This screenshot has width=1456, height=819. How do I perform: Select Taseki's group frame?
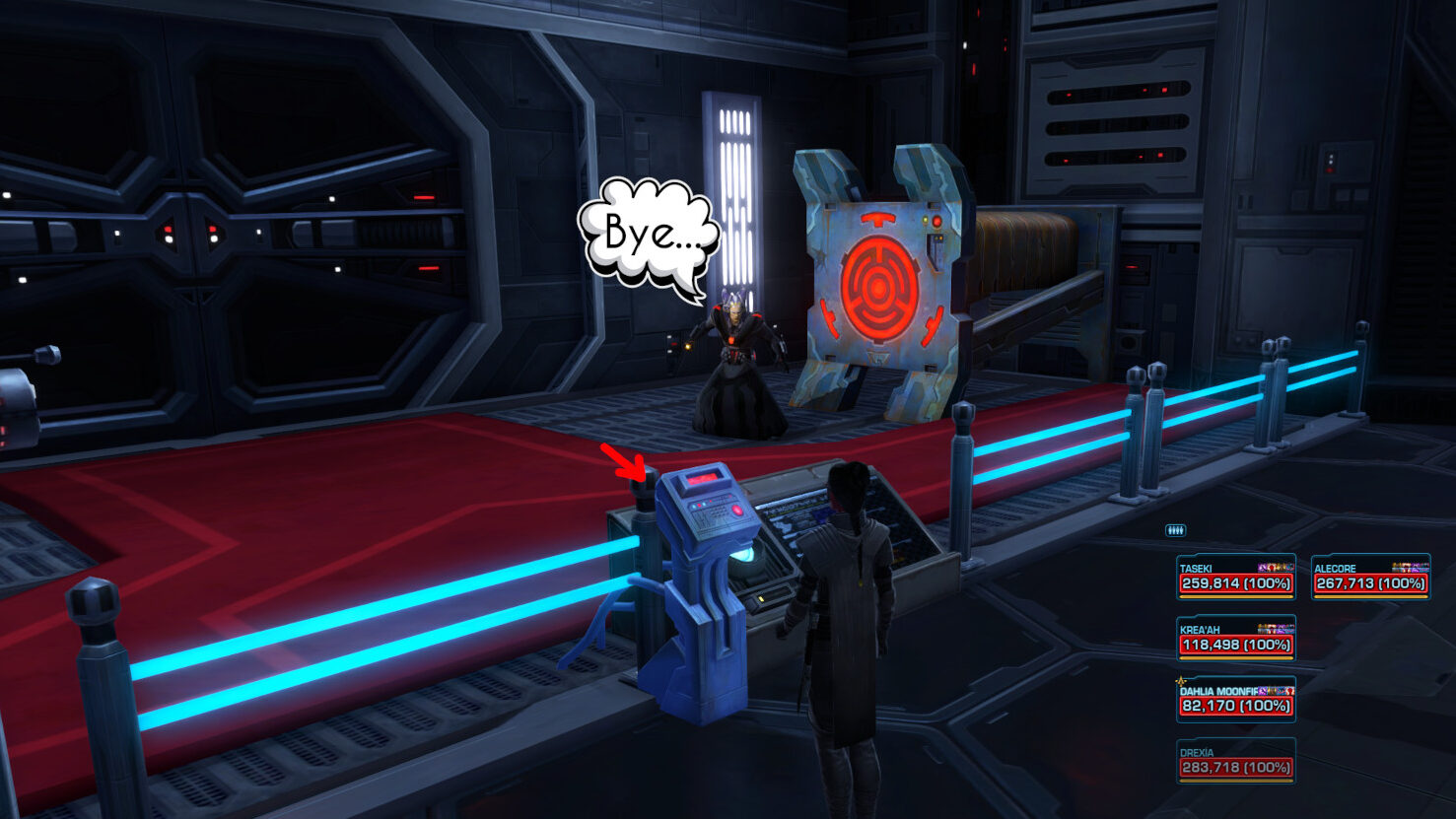click(x=1235, y=578)
